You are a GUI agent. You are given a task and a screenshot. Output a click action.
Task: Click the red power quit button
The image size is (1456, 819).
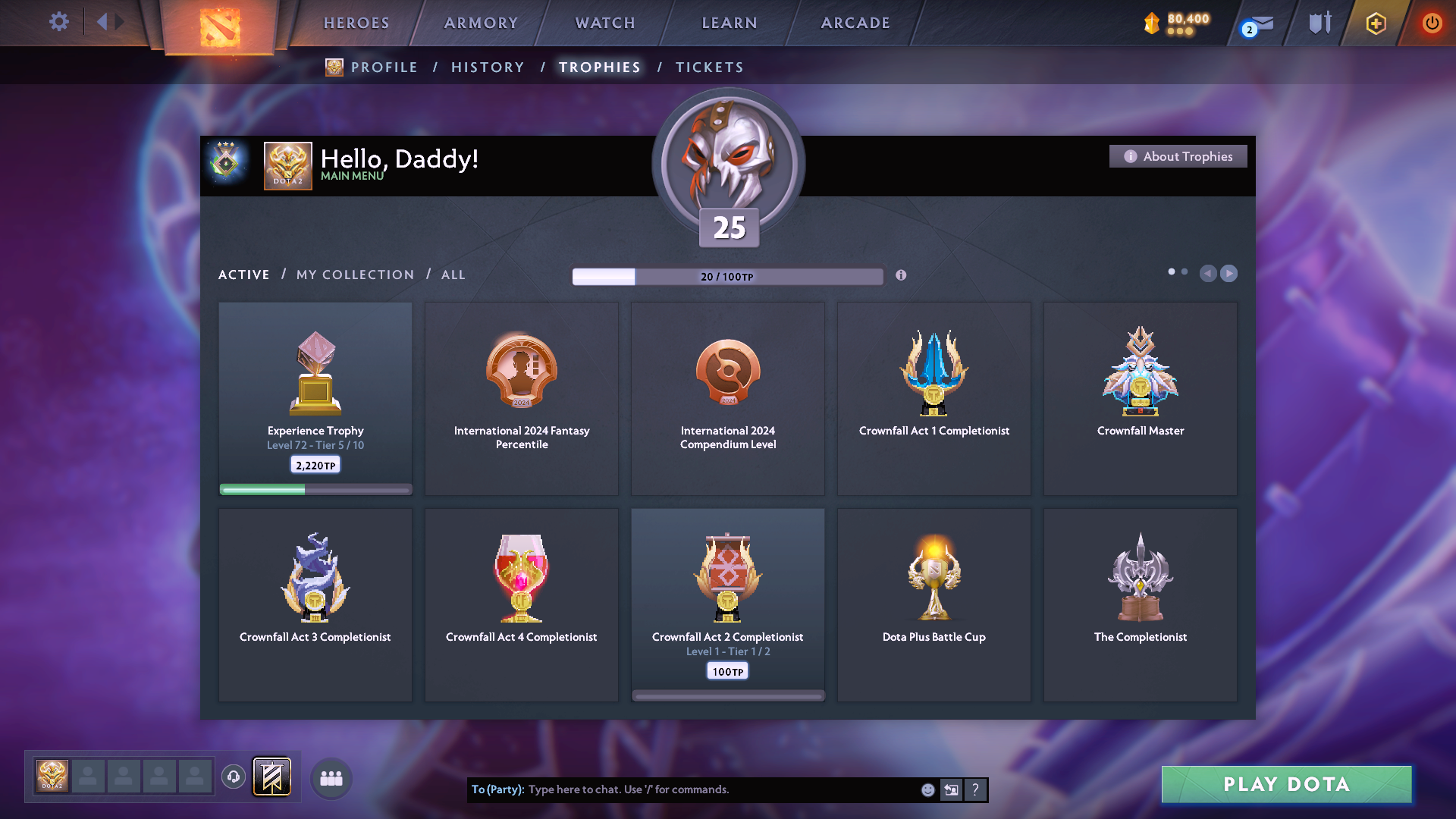click(x=1432, y=23)
